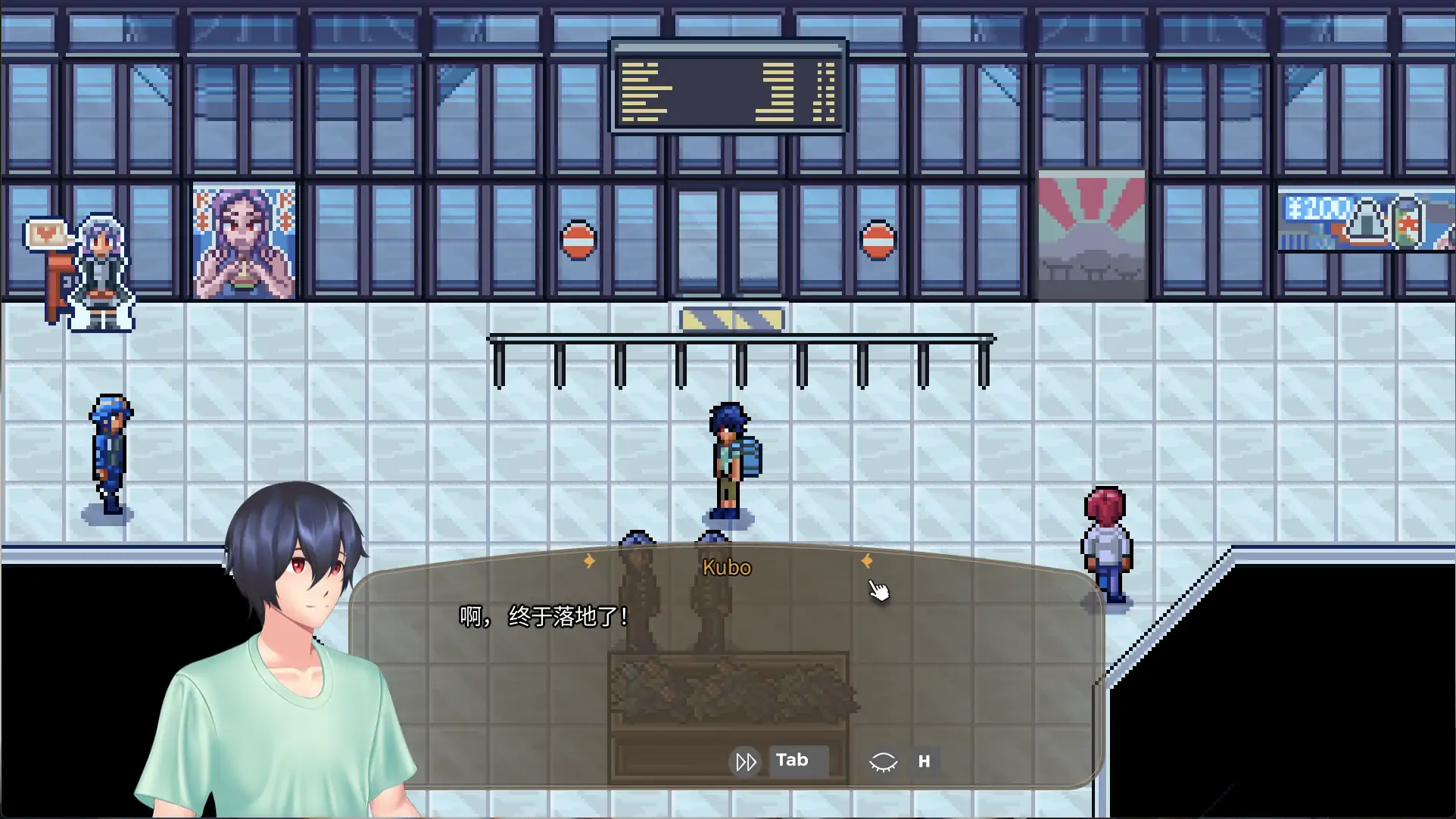Expand the girl-eating-snack poster on the wall

click(244, 241)
